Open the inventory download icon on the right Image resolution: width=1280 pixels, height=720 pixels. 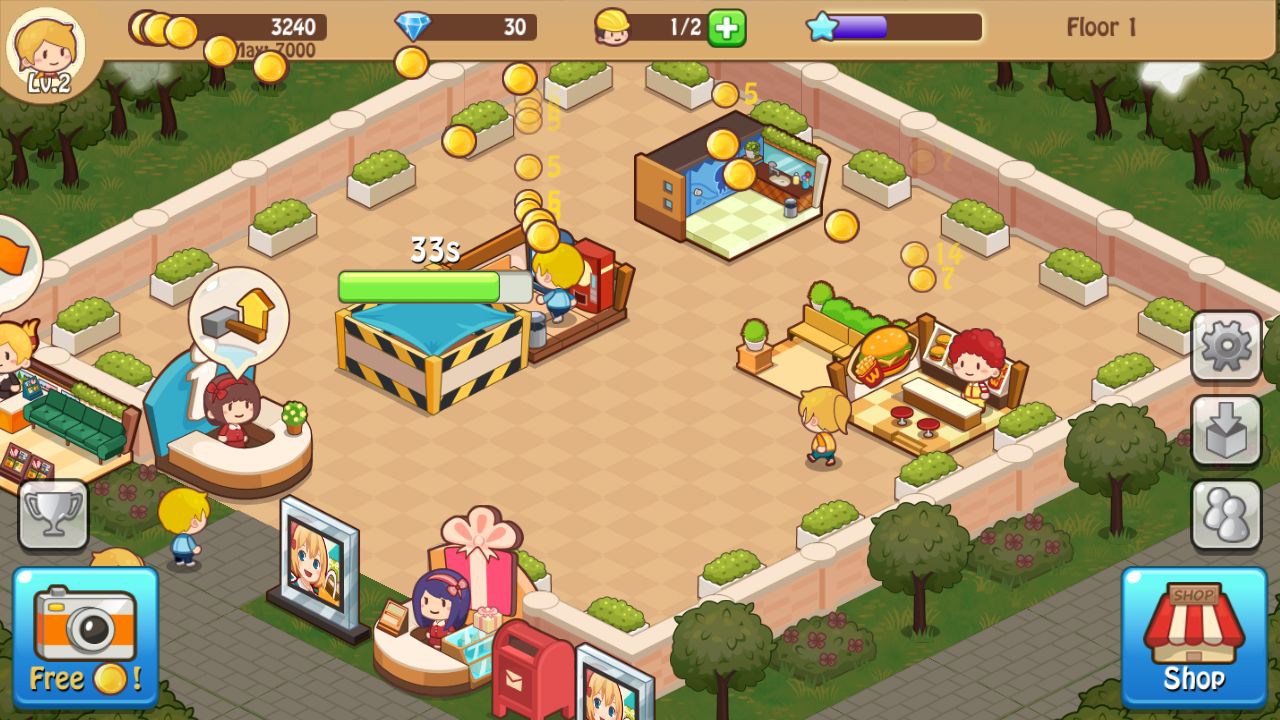click(1227, 430)
